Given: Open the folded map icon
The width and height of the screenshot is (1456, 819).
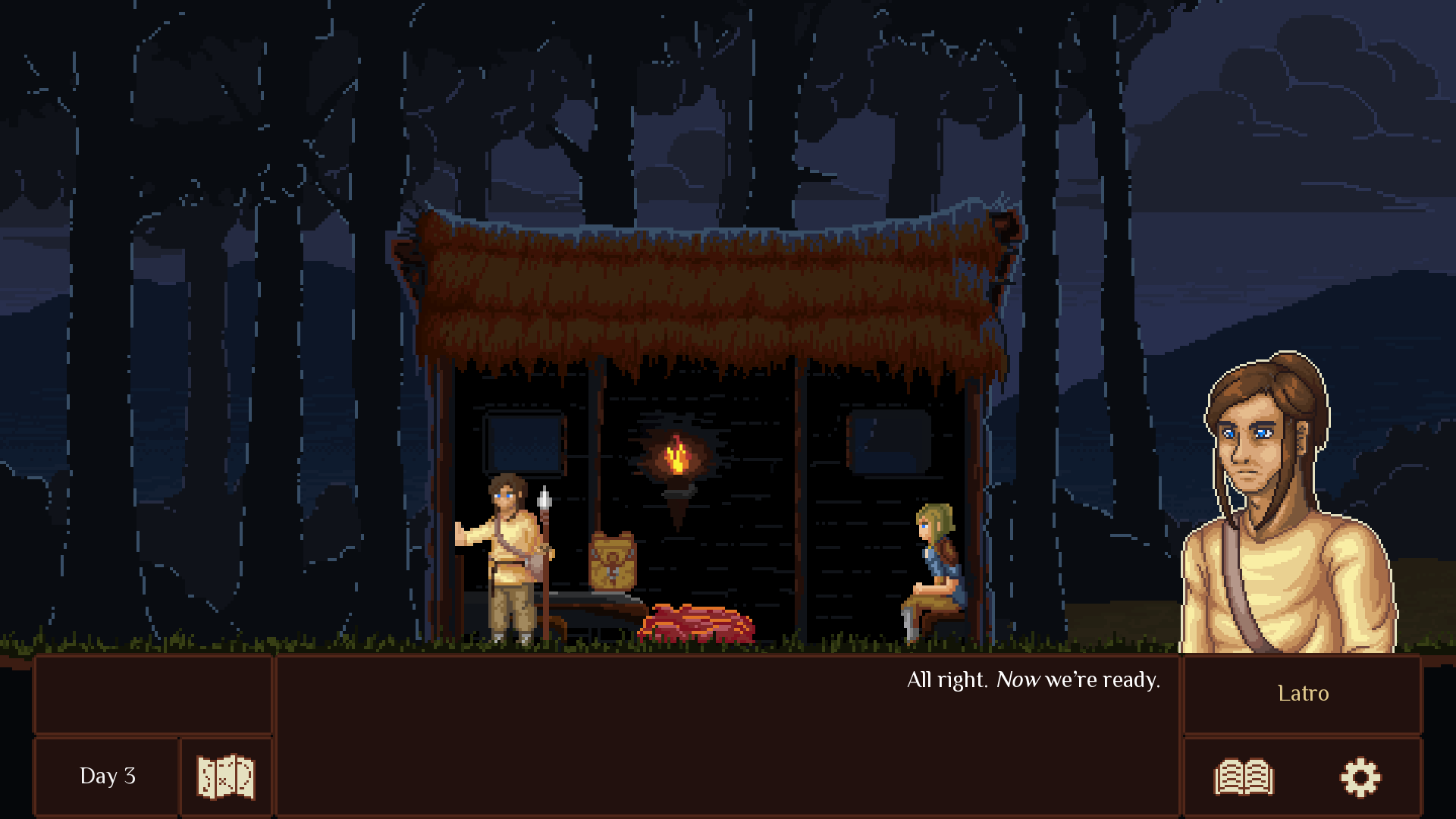Looking at the screenshot, I should coord(226,777).
